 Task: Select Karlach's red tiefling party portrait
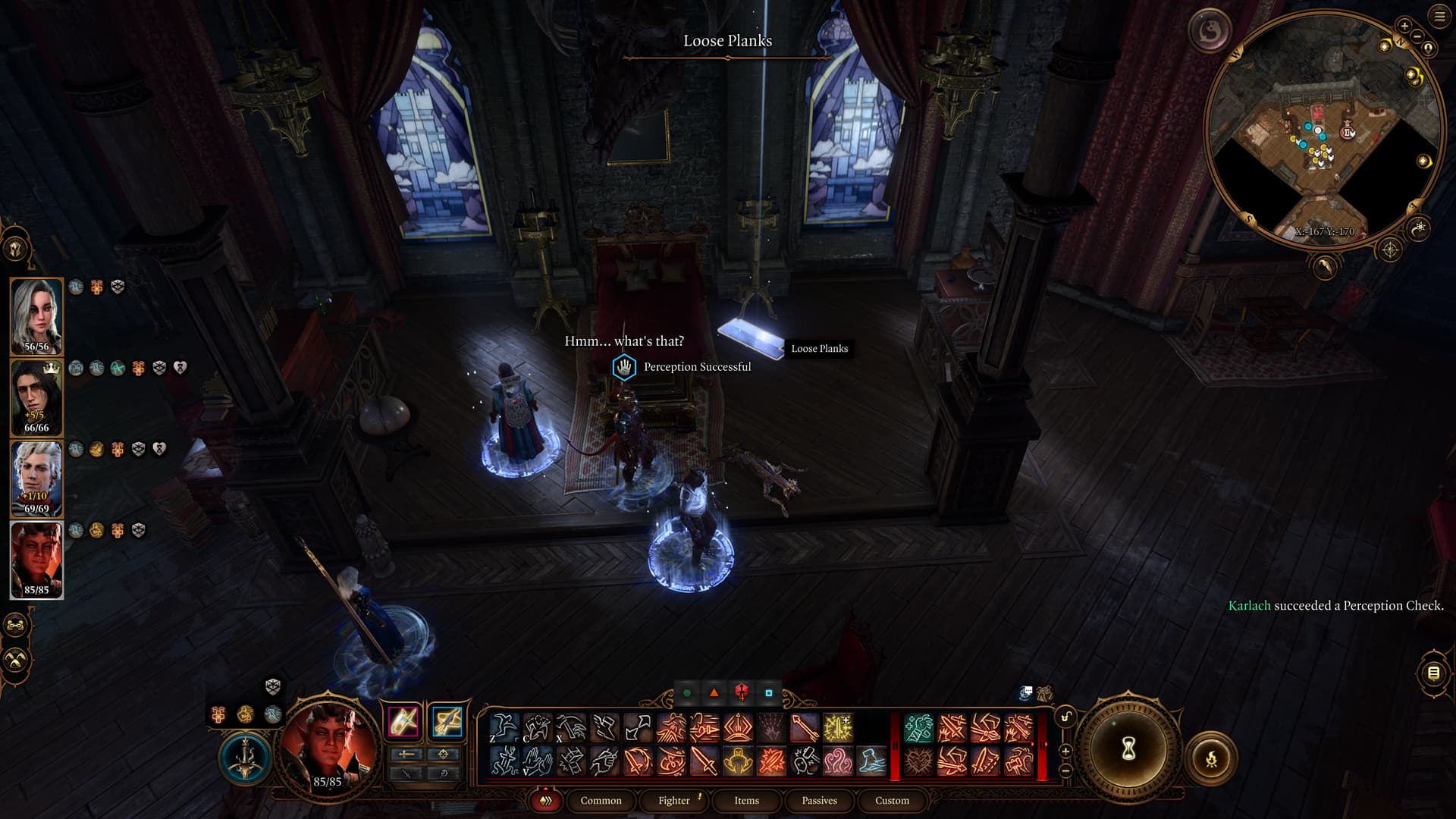[36, 560]
